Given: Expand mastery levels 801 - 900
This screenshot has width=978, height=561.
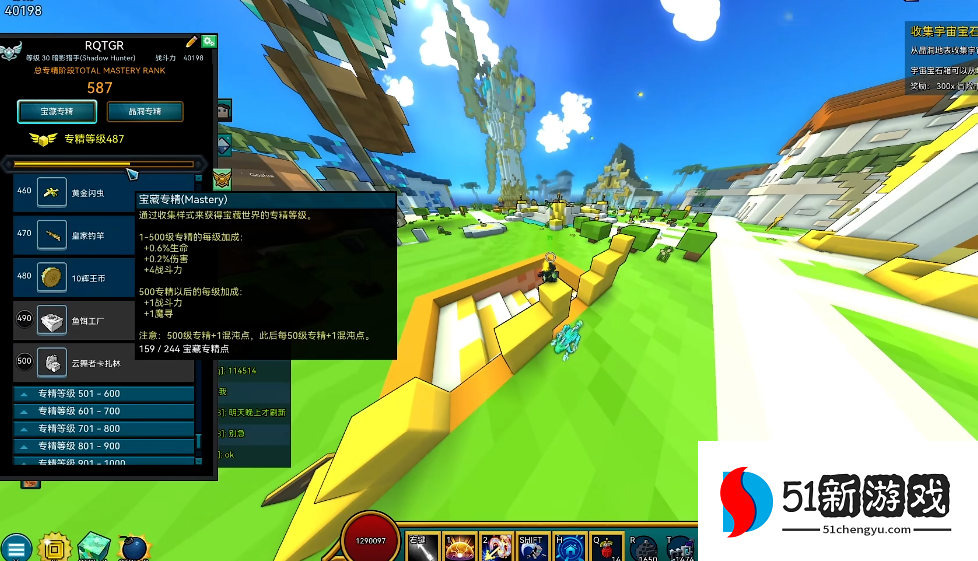Looking at the screenshot, I should [104, 446].
